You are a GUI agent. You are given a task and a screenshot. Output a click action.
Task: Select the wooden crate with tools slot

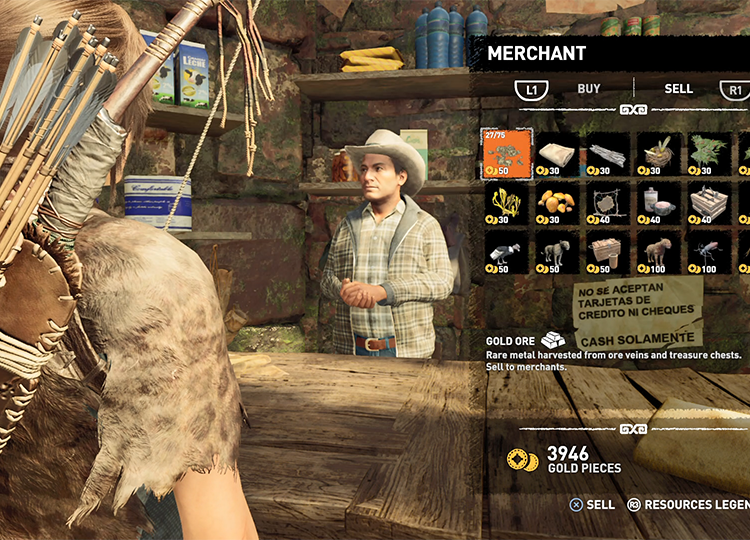click(710, 203)
